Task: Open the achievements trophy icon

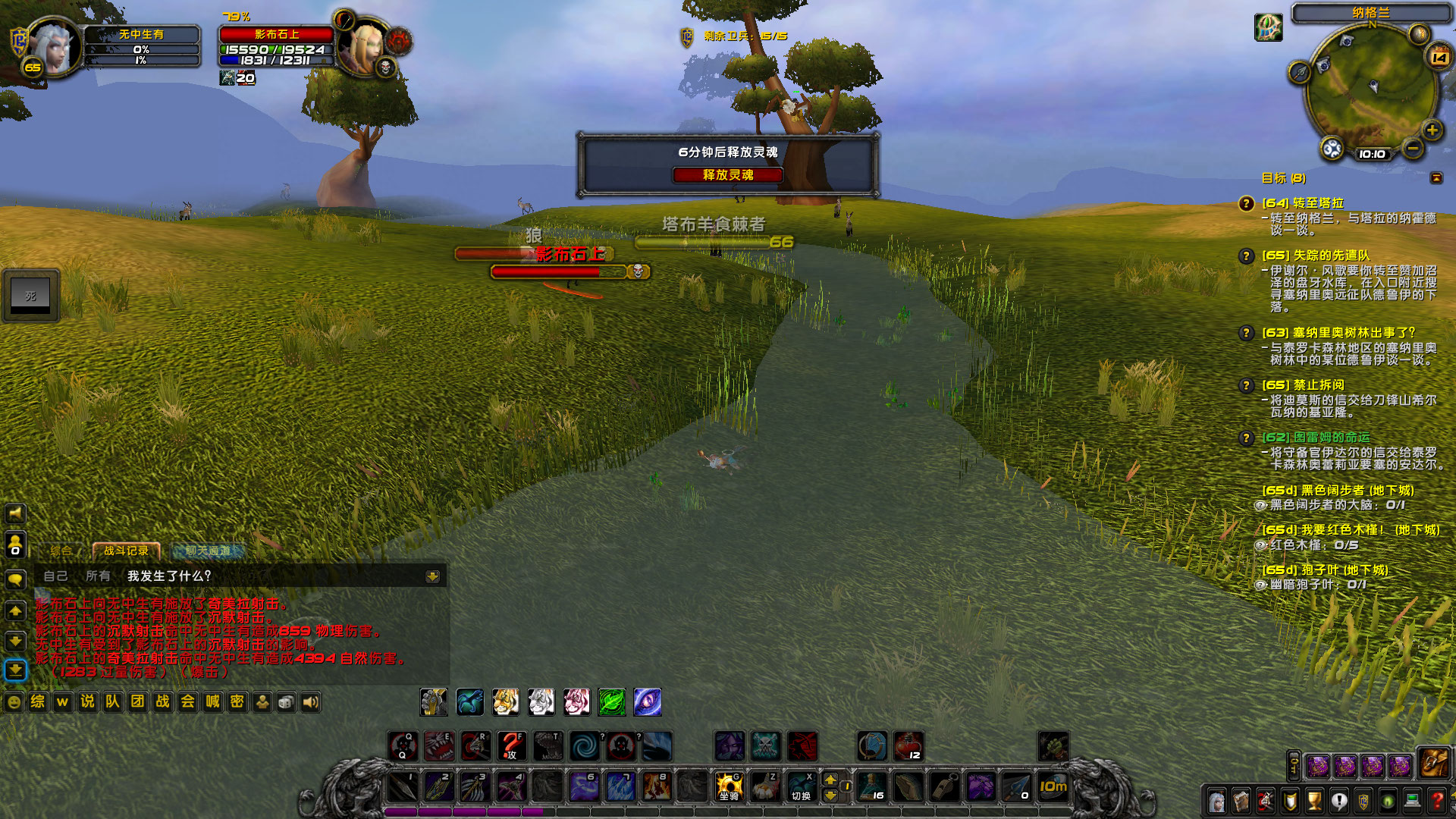Action: pos(1313,802)
